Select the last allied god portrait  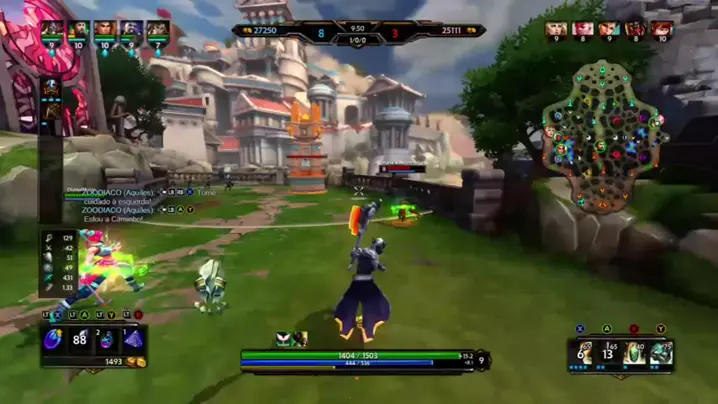coord(157,29)
